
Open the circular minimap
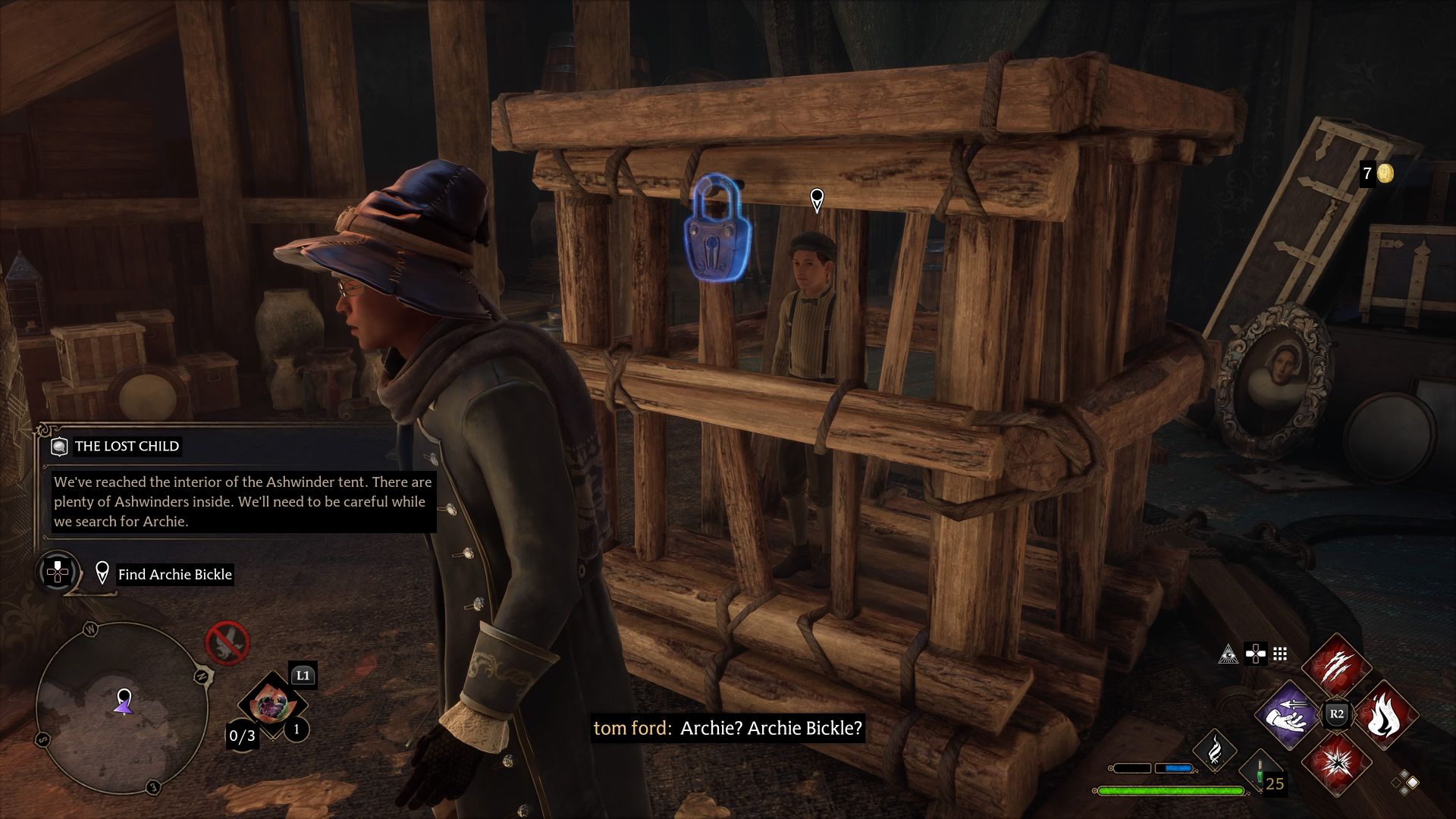121,708
